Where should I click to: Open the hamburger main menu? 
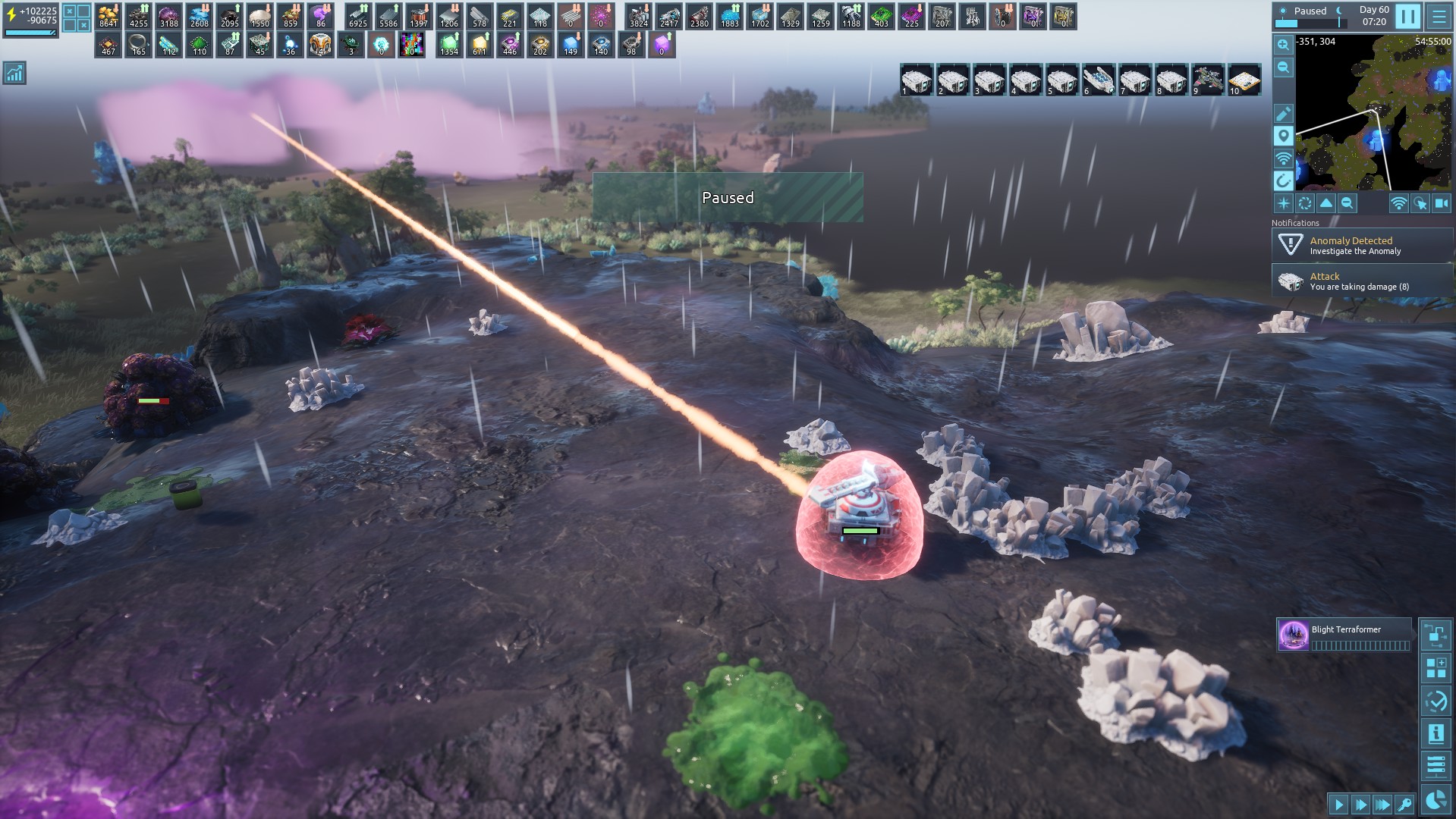(1439, 16)
